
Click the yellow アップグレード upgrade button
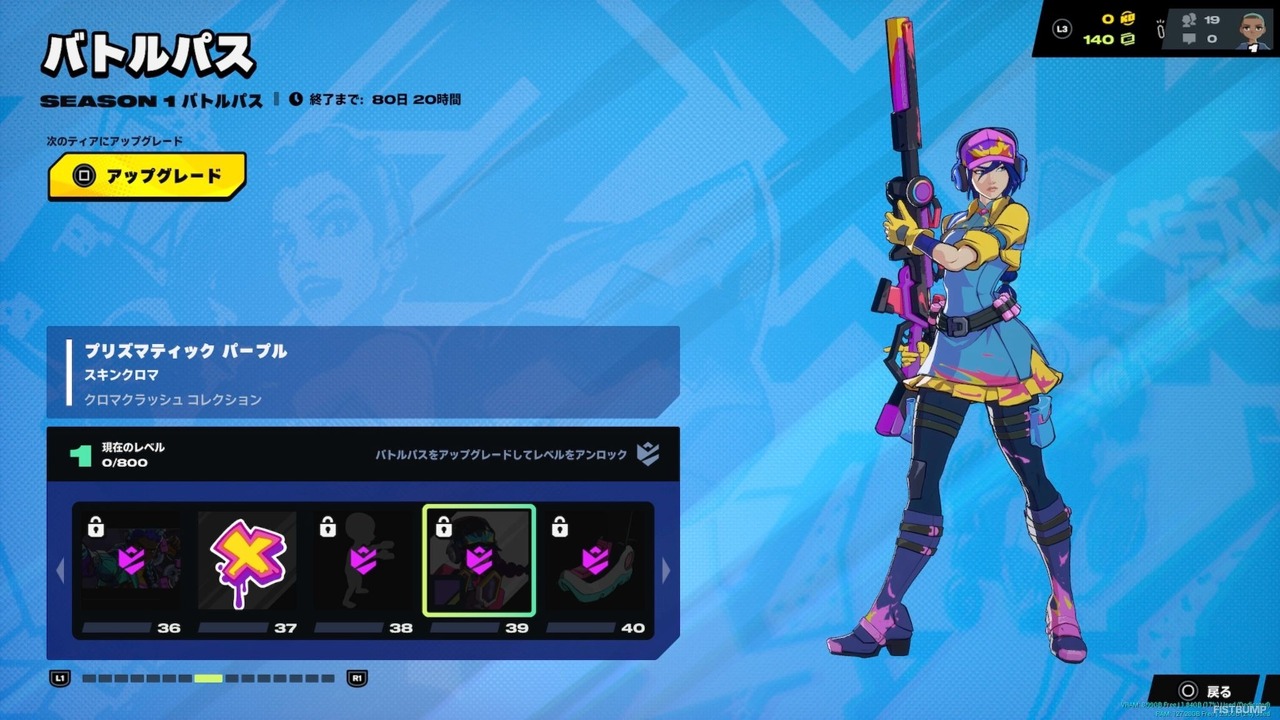point(147,176)
